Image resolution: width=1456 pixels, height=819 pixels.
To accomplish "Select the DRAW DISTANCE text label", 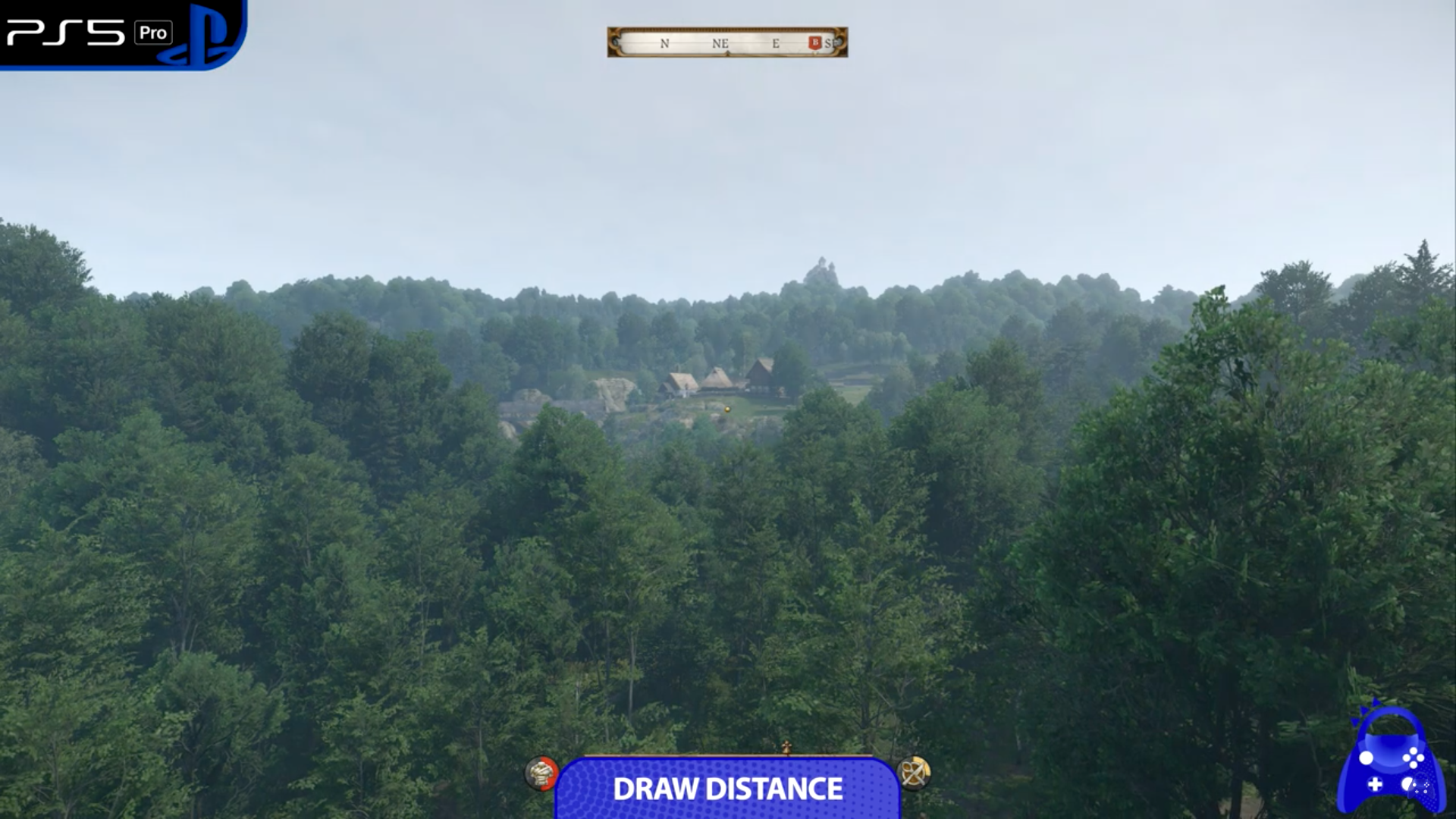I will pyautogui.click(x=728, y=789).
